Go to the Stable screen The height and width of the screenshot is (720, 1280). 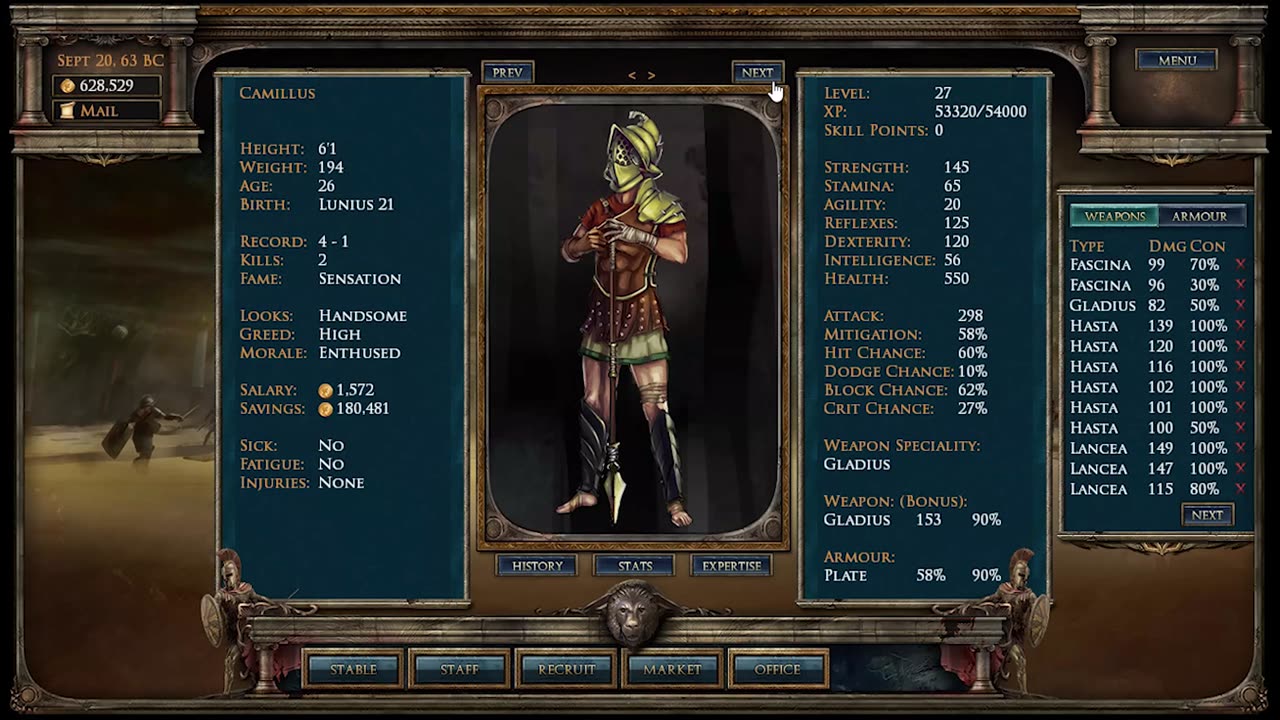coord(353,669)
